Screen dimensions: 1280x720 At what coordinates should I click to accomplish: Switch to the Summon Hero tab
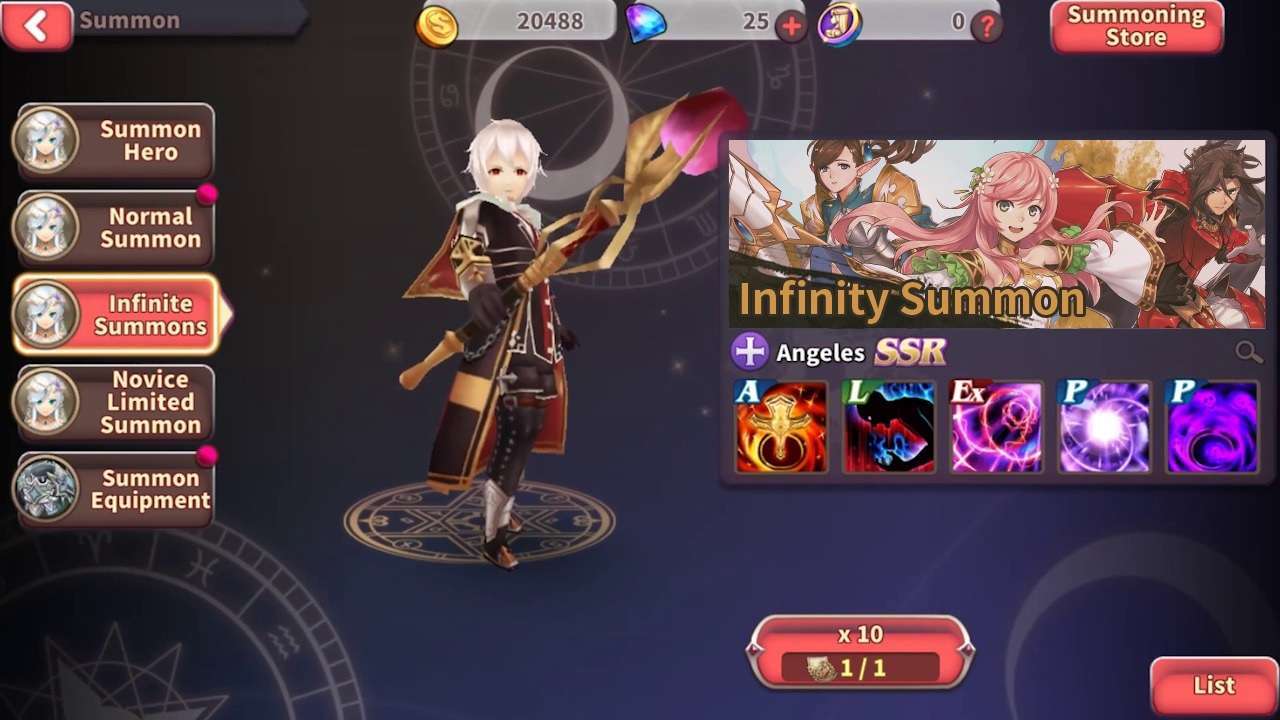click(x=114, y=141)
